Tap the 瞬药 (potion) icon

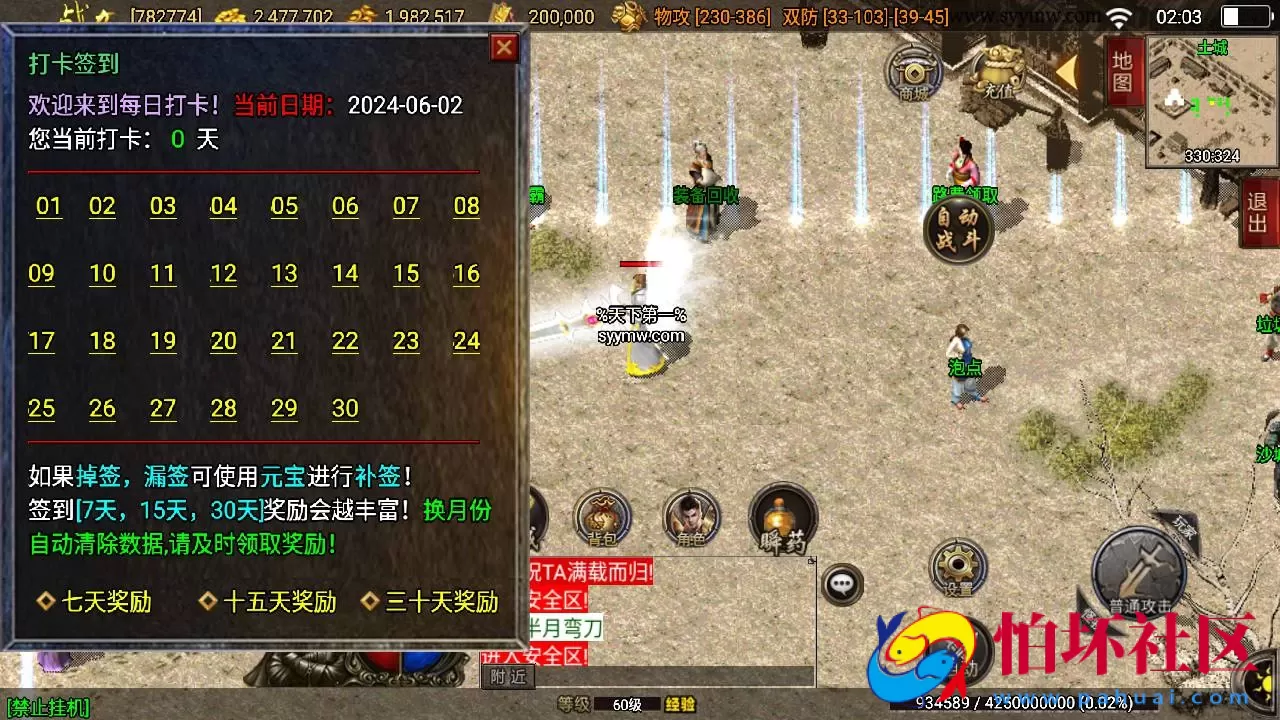783,518
